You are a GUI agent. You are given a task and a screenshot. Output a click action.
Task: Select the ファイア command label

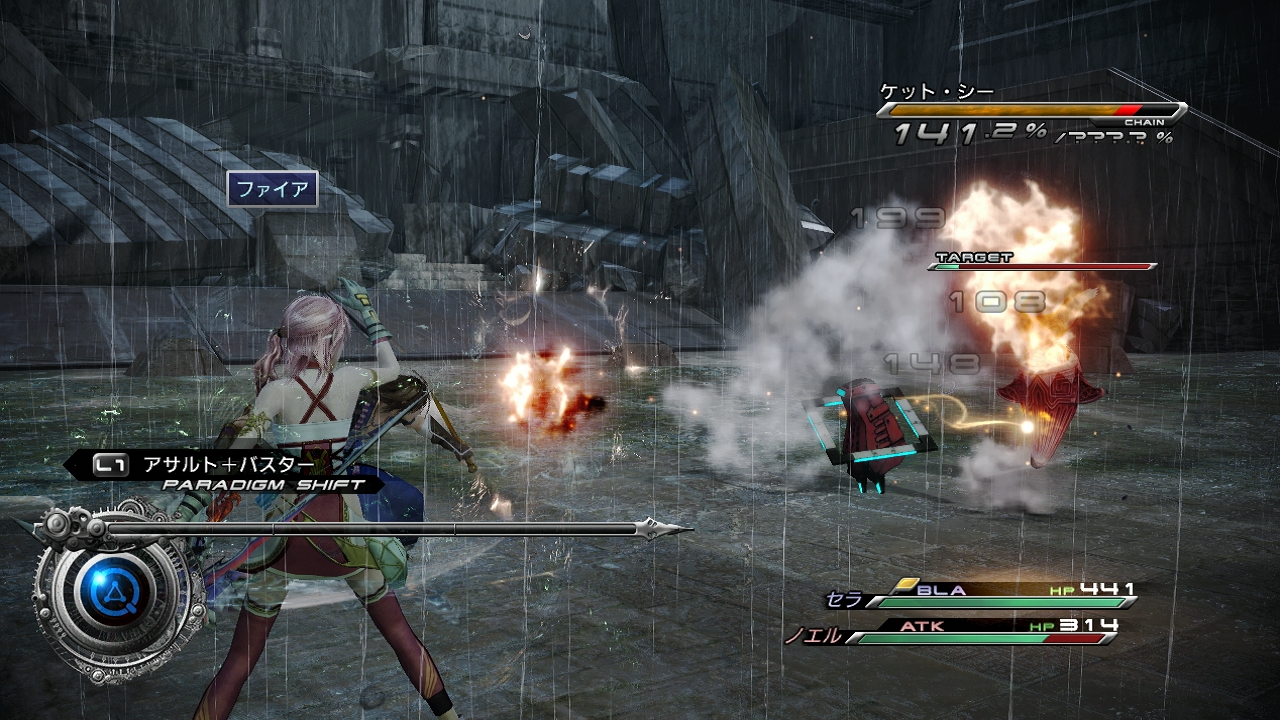pos(272,189)
